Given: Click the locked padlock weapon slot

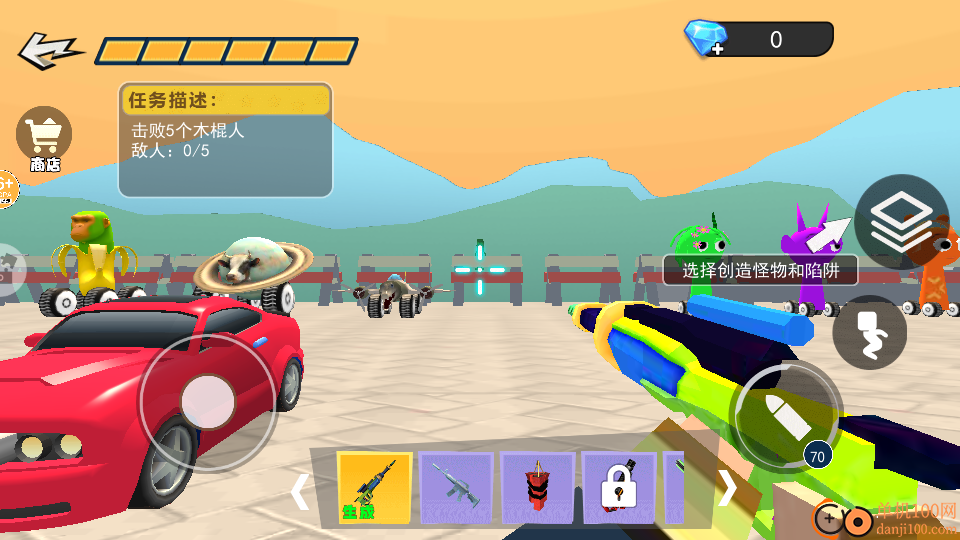Looking at the screenshot, I should click(x=619, y=488).
